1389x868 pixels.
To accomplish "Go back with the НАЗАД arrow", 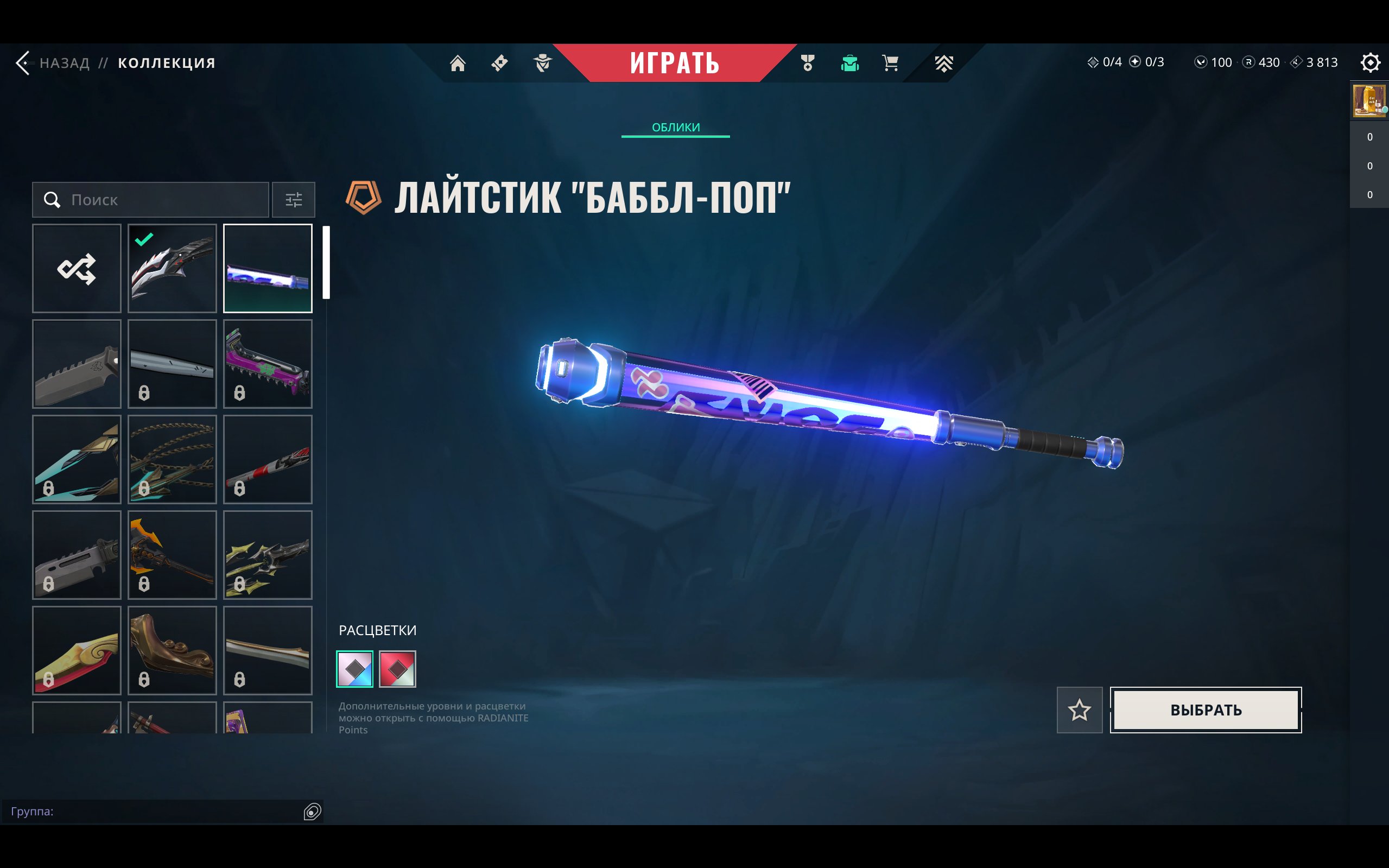I will coord(24,62).
